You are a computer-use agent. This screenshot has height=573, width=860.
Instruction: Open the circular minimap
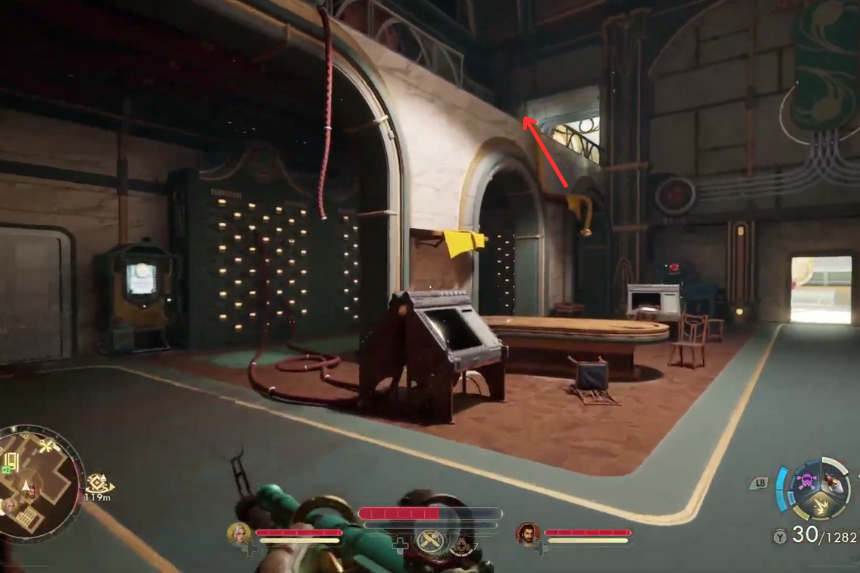coord(40,483)
